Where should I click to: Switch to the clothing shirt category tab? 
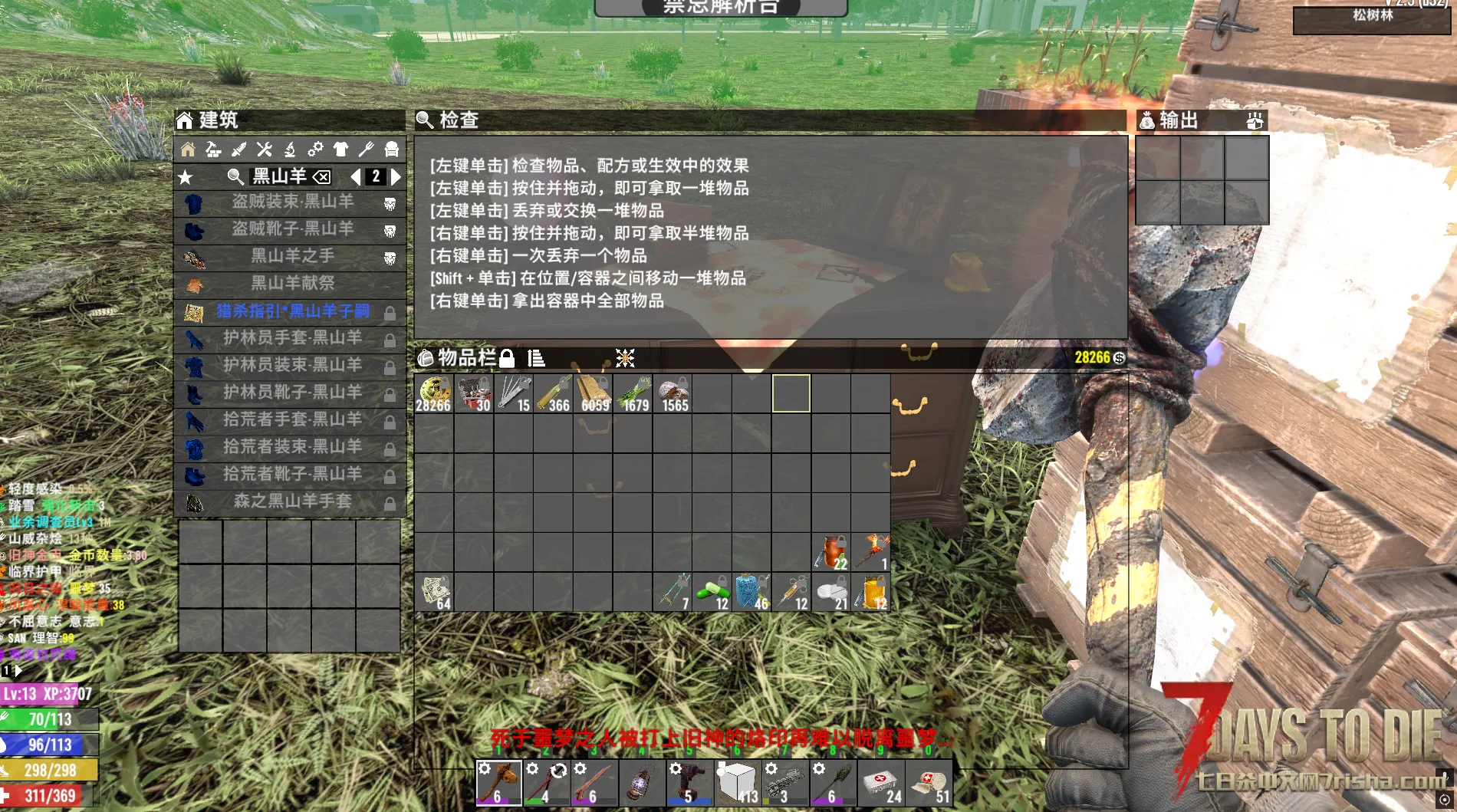tap(340, 150)
